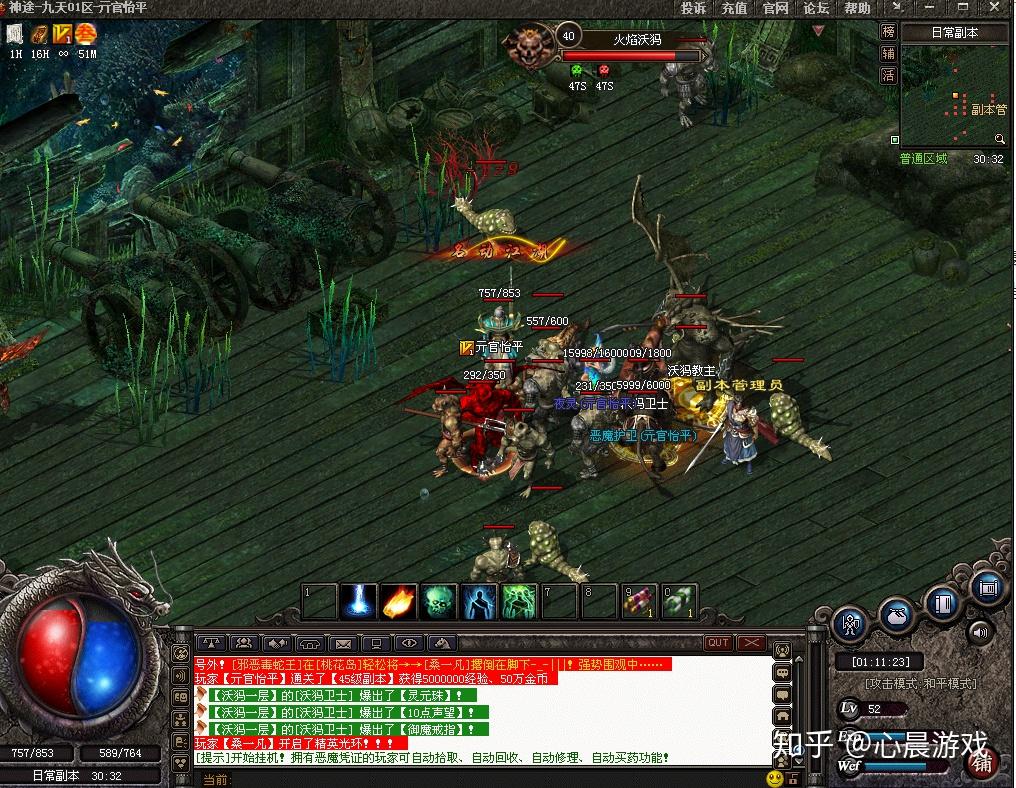Open the 充值 recharge page
Viewport: 1016px width, 788px height.
(734, 8)
